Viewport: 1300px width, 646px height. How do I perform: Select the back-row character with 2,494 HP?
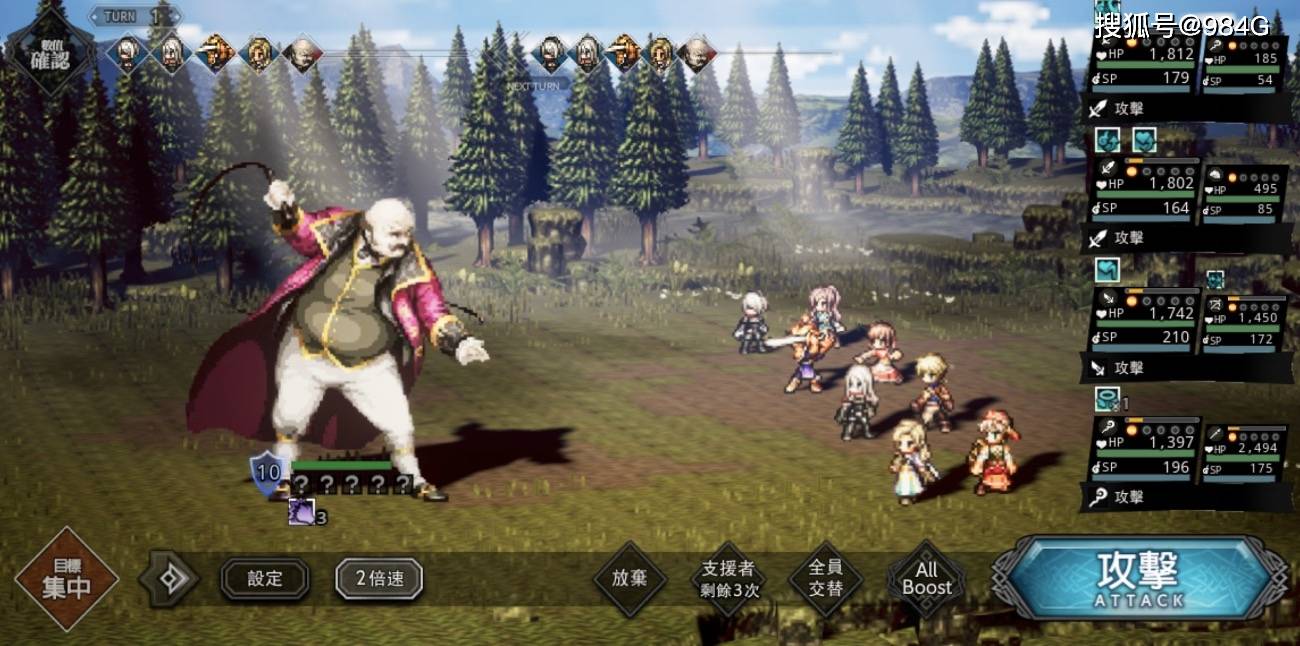(x=1244, y=456)
